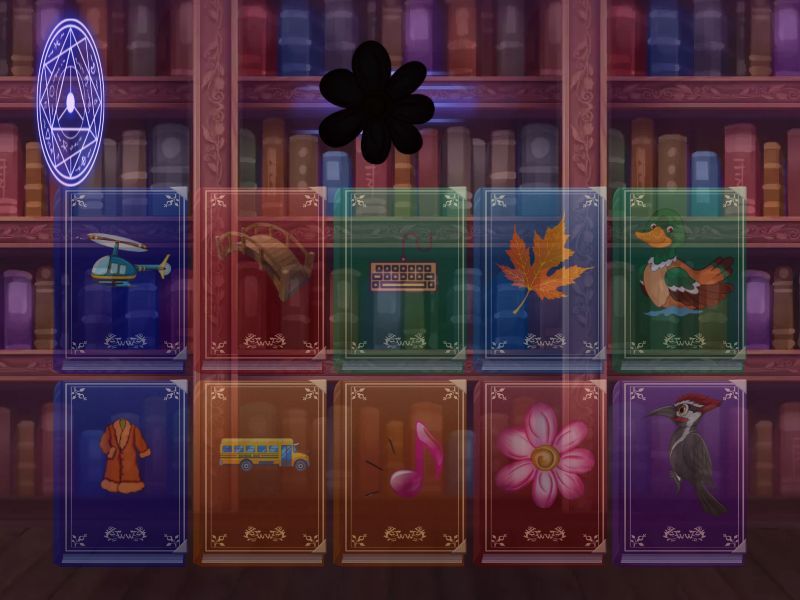Viewport: 800px width, 600px height.
Task: Activate the glowing magic circle icon
Action: (70, 100)
